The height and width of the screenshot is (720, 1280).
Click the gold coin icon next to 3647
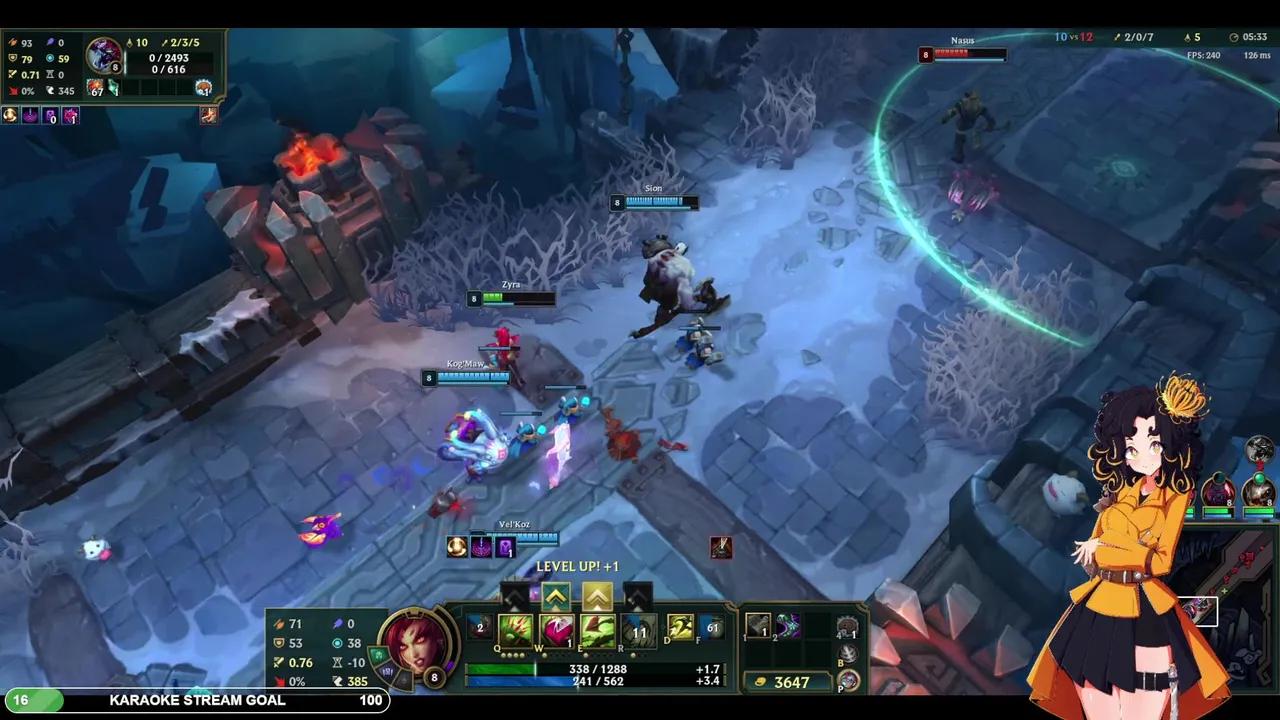pyautogui.click(x=761, y=681)
